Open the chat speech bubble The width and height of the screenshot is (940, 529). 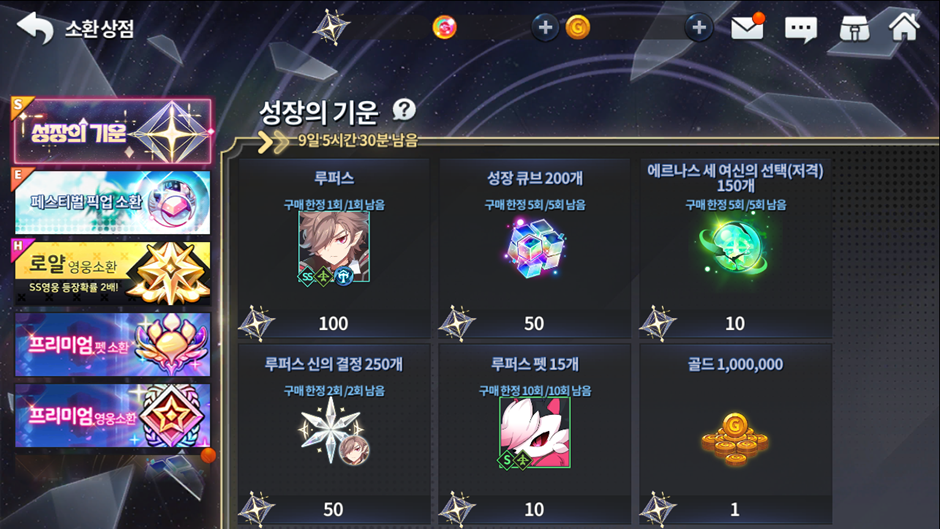click(x=800, y=28)
